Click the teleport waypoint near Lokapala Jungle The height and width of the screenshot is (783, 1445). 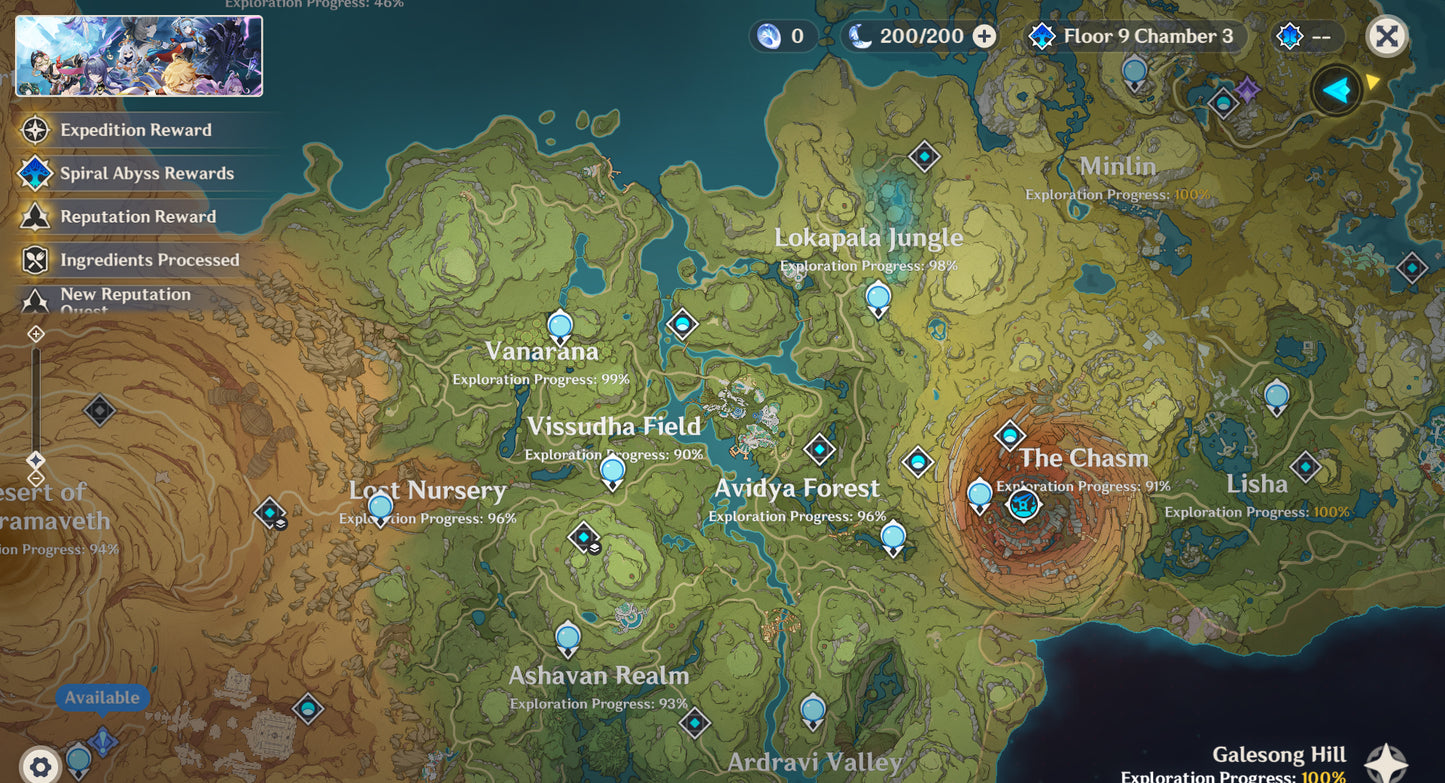[878, 297]
